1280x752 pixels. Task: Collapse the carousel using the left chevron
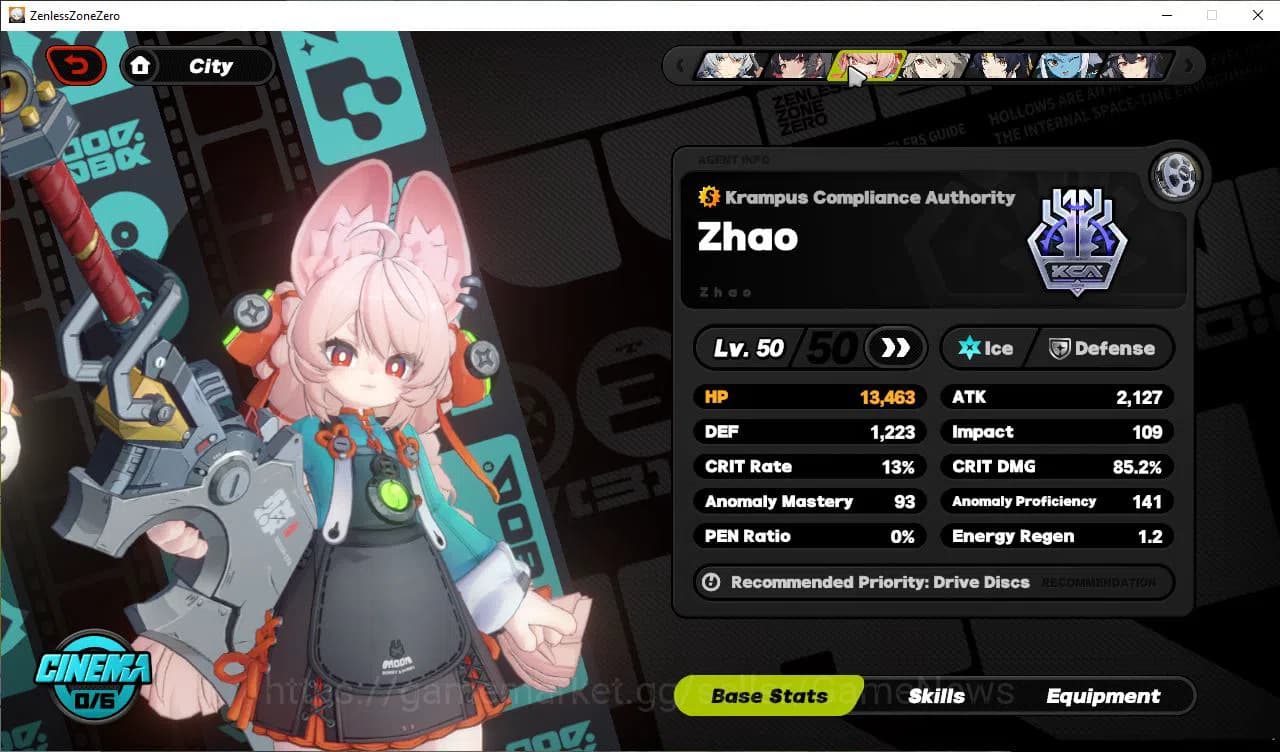click(x=681, y=65)
